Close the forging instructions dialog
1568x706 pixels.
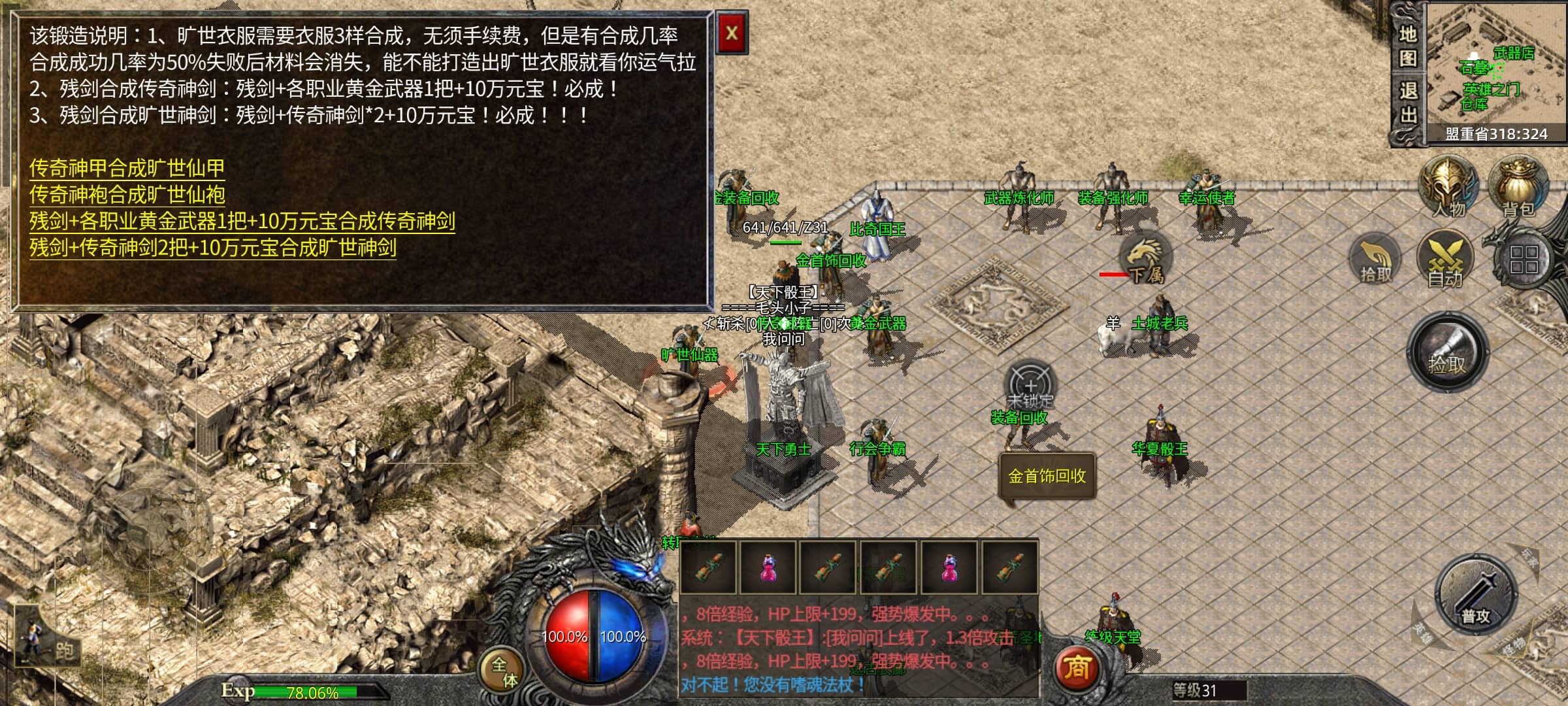click(731, 33)
